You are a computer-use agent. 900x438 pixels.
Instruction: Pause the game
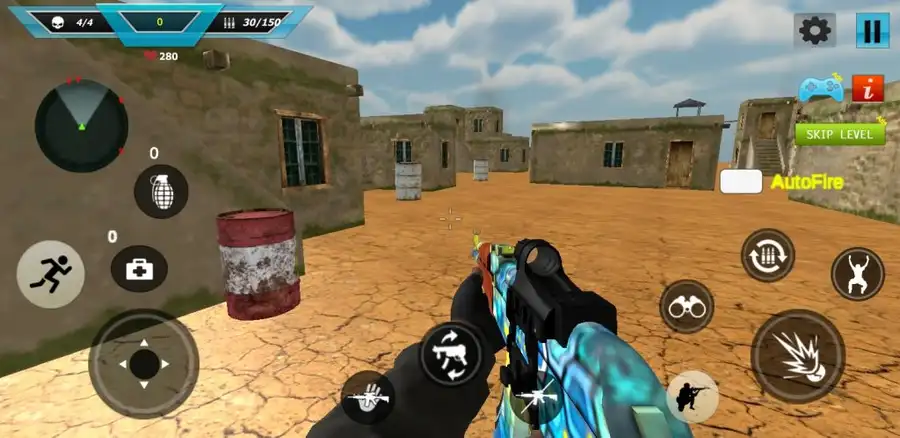pyautogui.click(x=872, y=31)
